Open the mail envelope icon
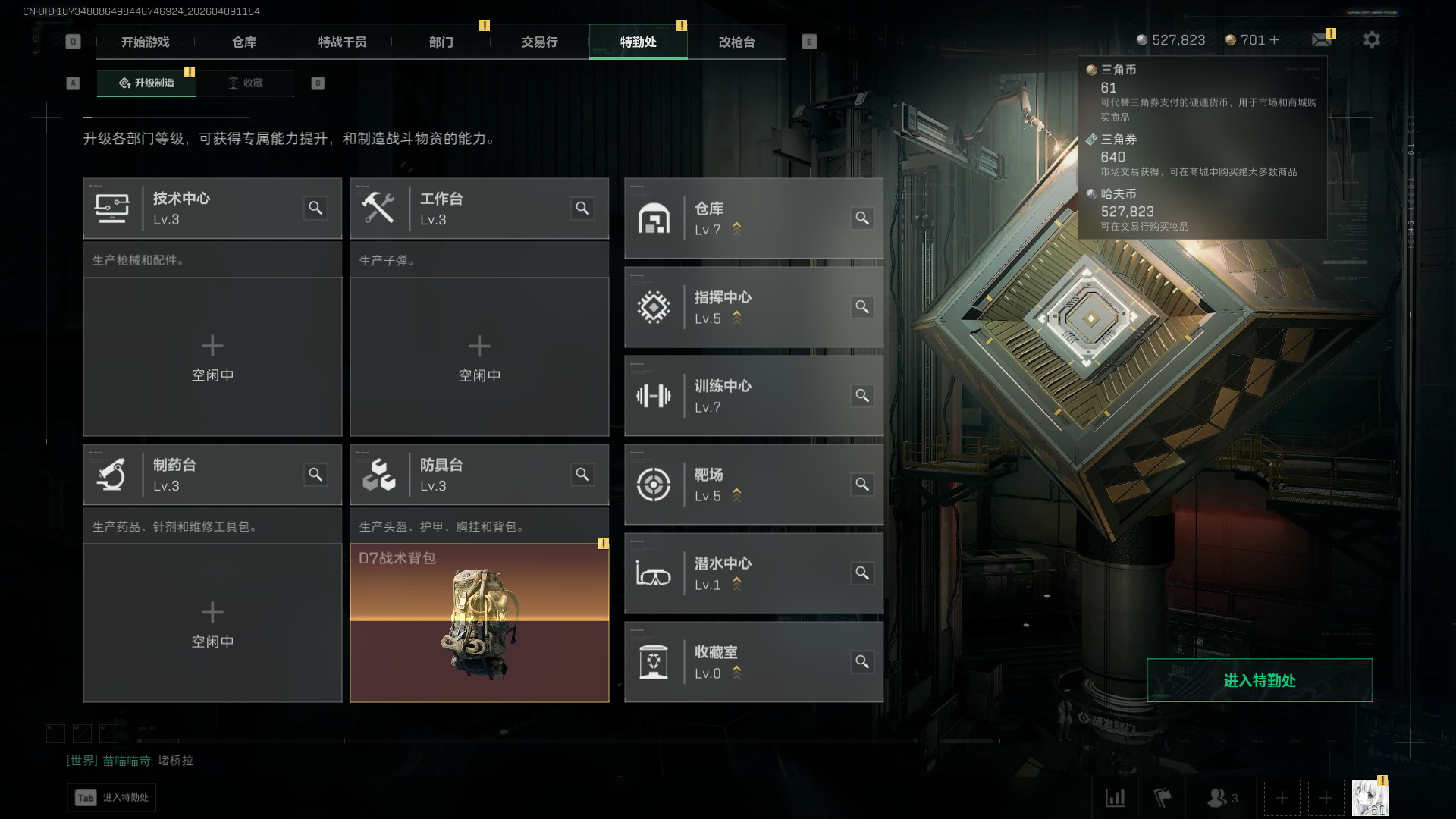This screenshot has width=1456, height=819. (x=1322, y=39)
